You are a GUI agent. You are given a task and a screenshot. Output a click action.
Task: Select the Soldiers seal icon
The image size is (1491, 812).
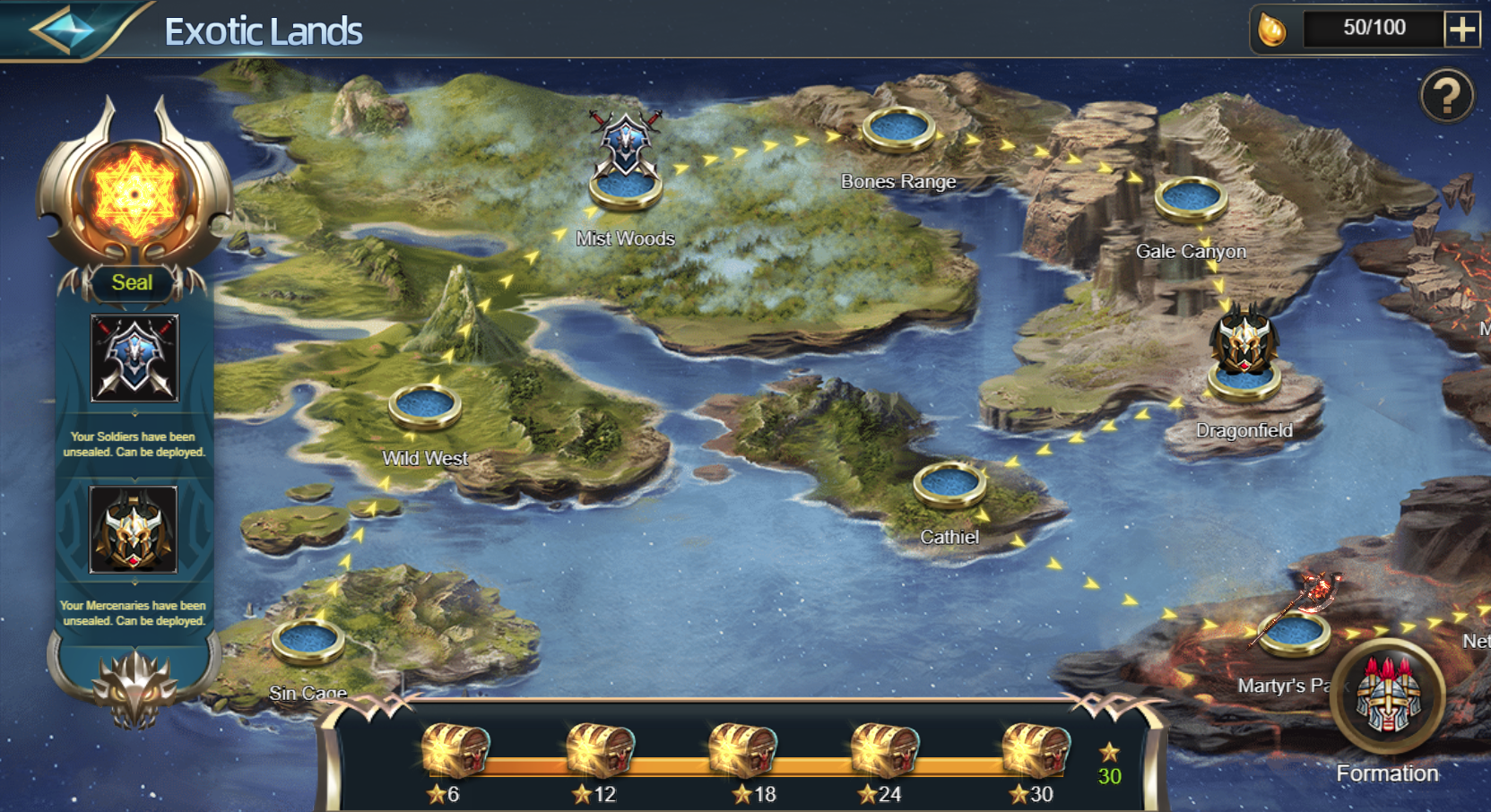click(134, 358)
